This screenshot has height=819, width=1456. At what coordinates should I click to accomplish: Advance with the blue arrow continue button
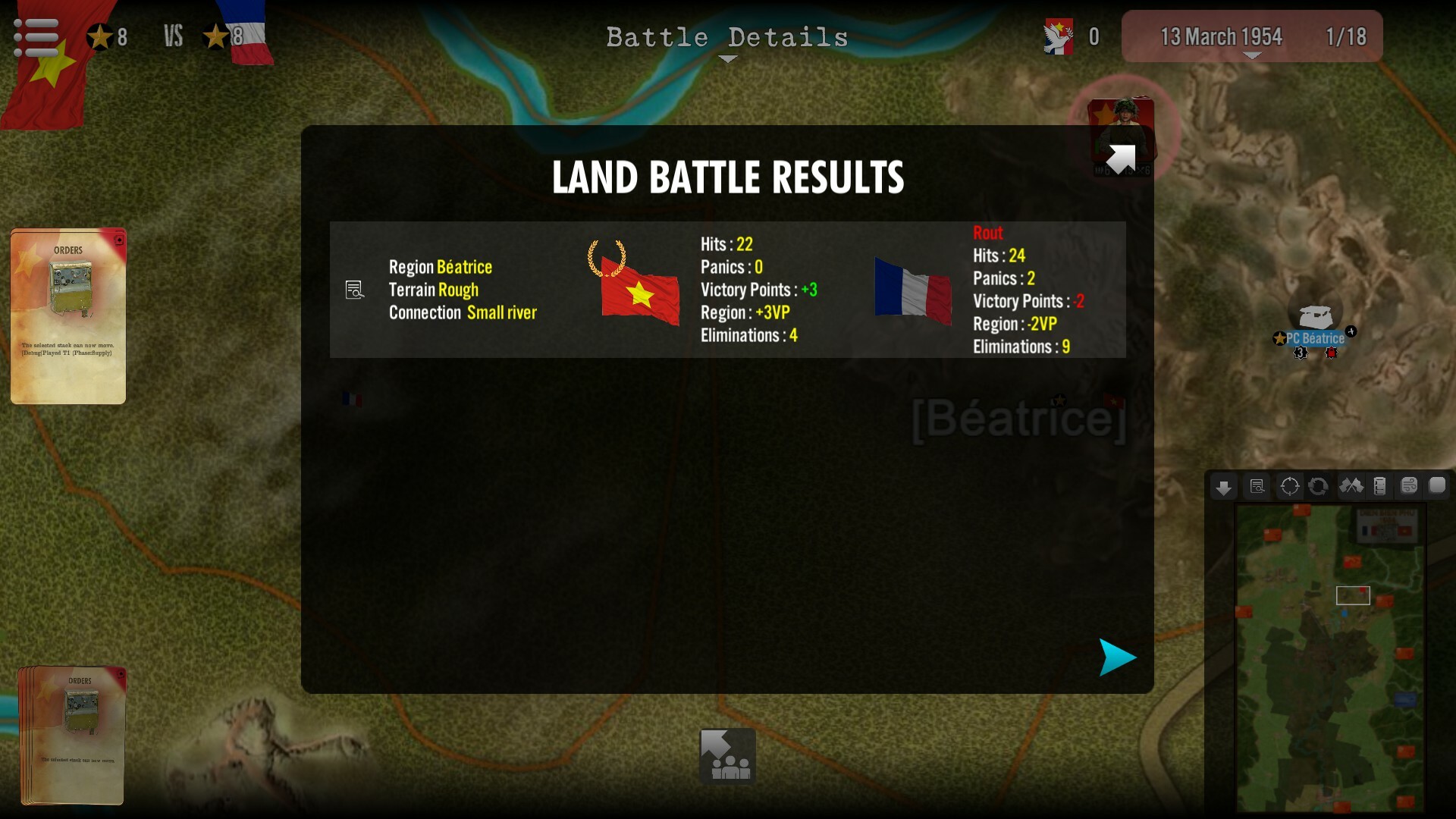[1117, 657]
